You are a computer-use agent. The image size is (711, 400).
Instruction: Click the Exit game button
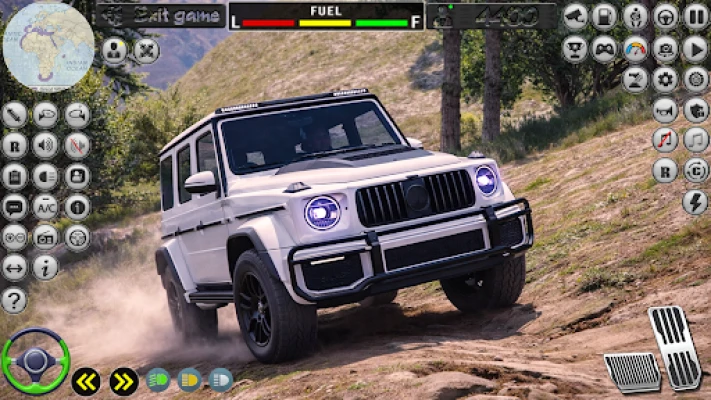pos(160,16)
